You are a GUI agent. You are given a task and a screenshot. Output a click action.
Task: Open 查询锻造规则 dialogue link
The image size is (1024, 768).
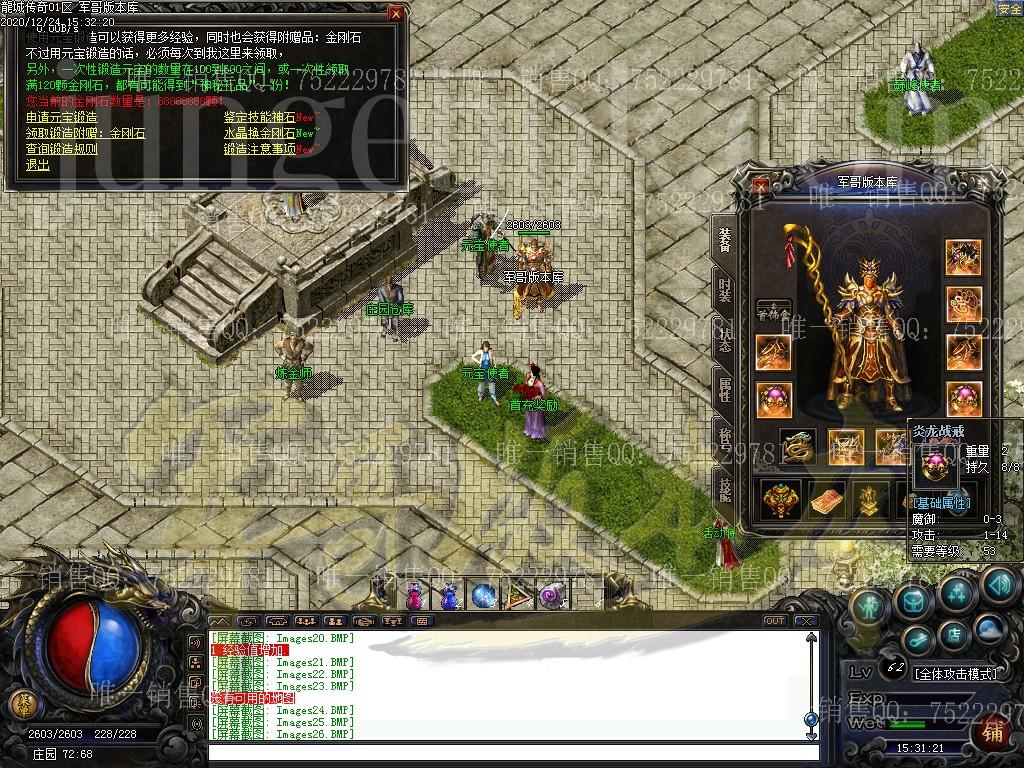[x=62, y=149]
